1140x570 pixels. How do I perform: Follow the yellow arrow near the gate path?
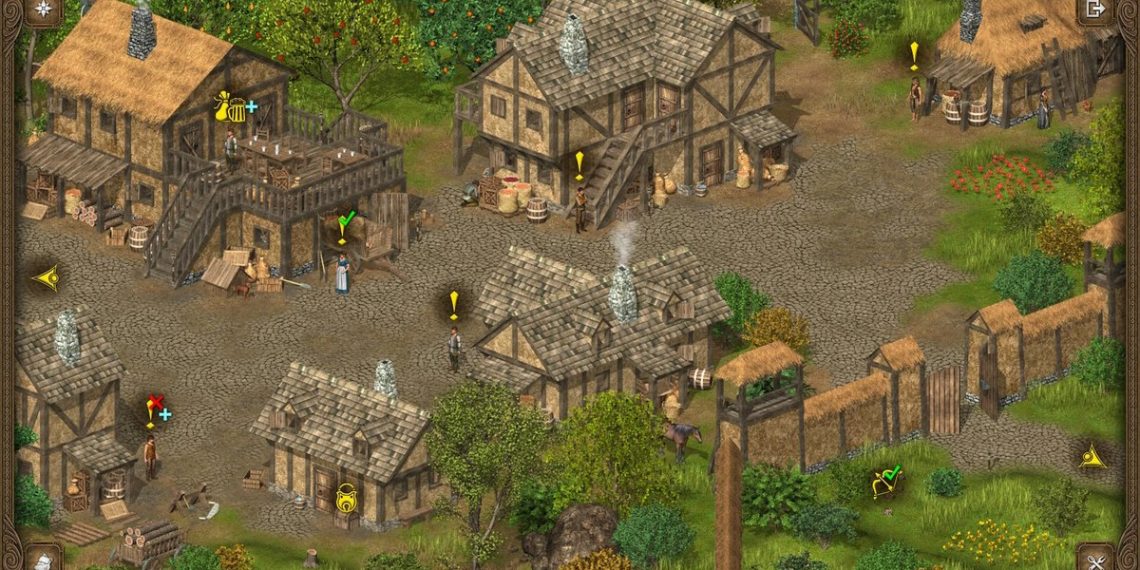click(x=1092, y=458)
